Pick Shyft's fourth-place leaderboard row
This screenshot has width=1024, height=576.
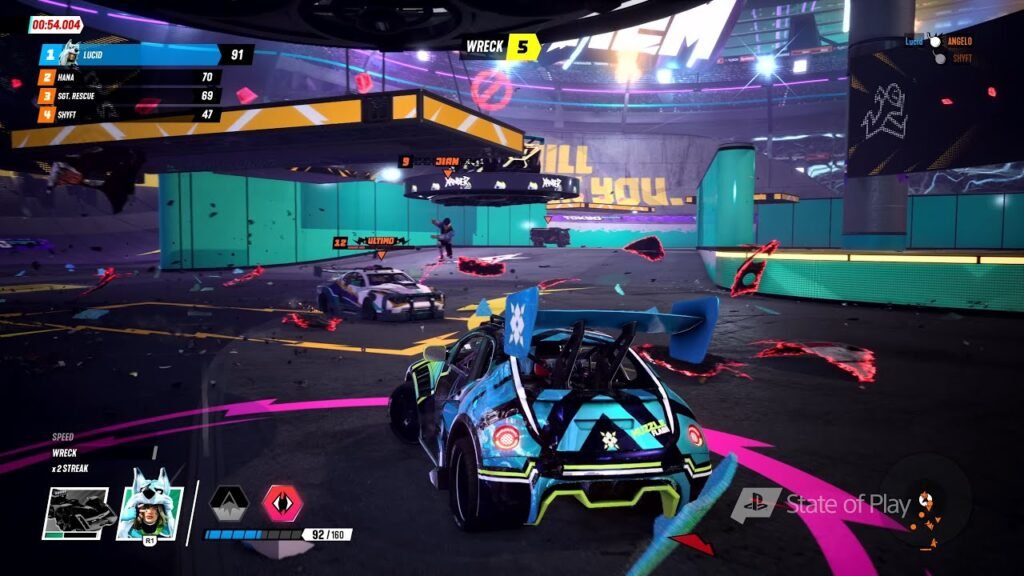tap(130, 115)
